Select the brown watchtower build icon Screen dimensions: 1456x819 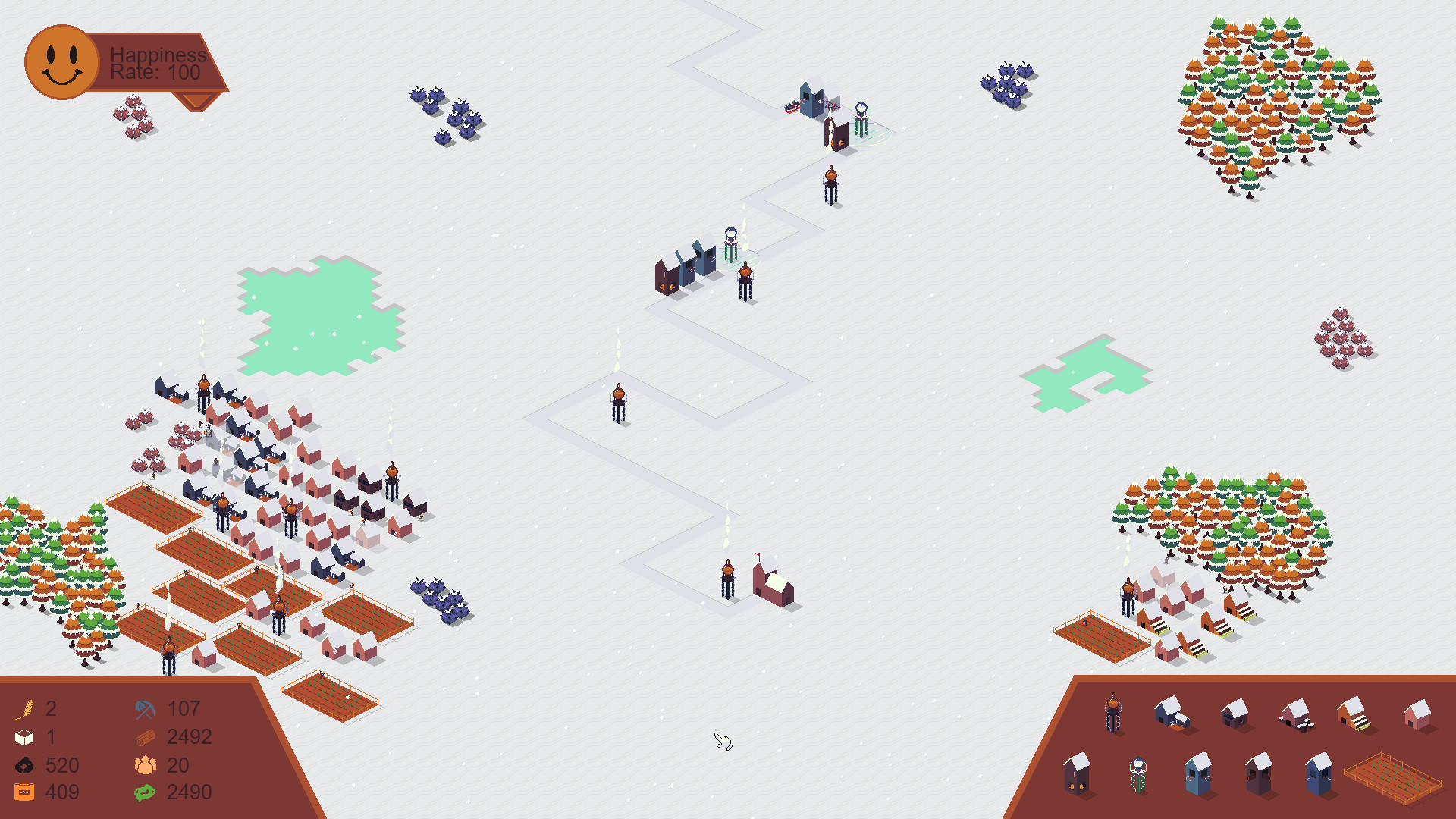(x=1260, y=775)
